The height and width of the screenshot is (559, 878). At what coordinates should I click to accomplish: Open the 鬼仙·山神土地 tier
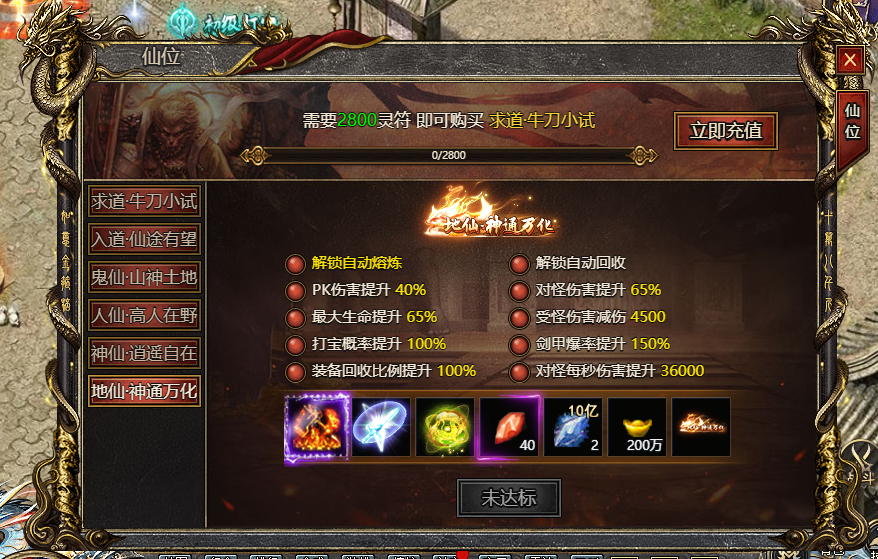click(144, 277)
